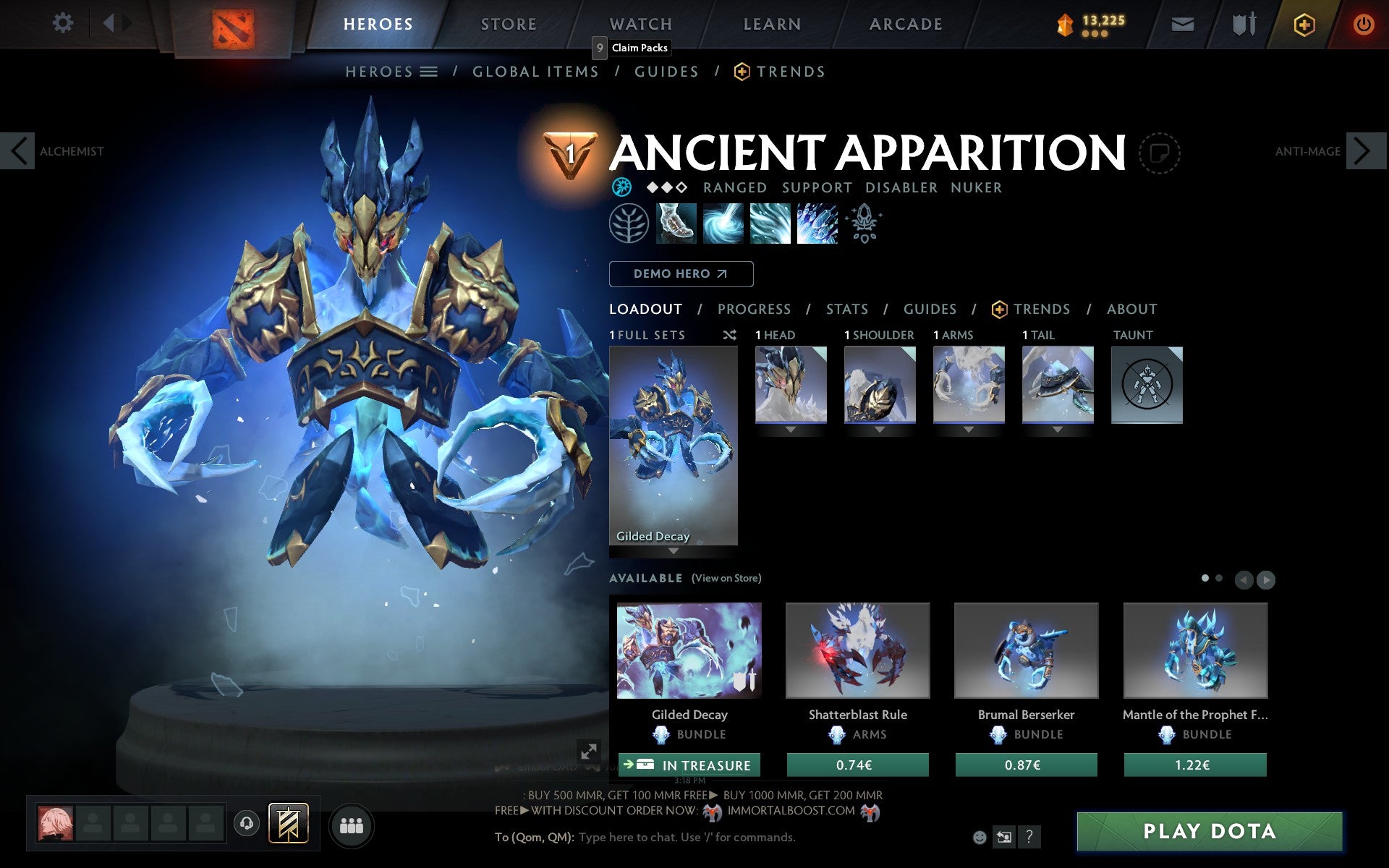
Task: Open the Aghanim's Scepter upgrade icon
Action: point(865,224)
